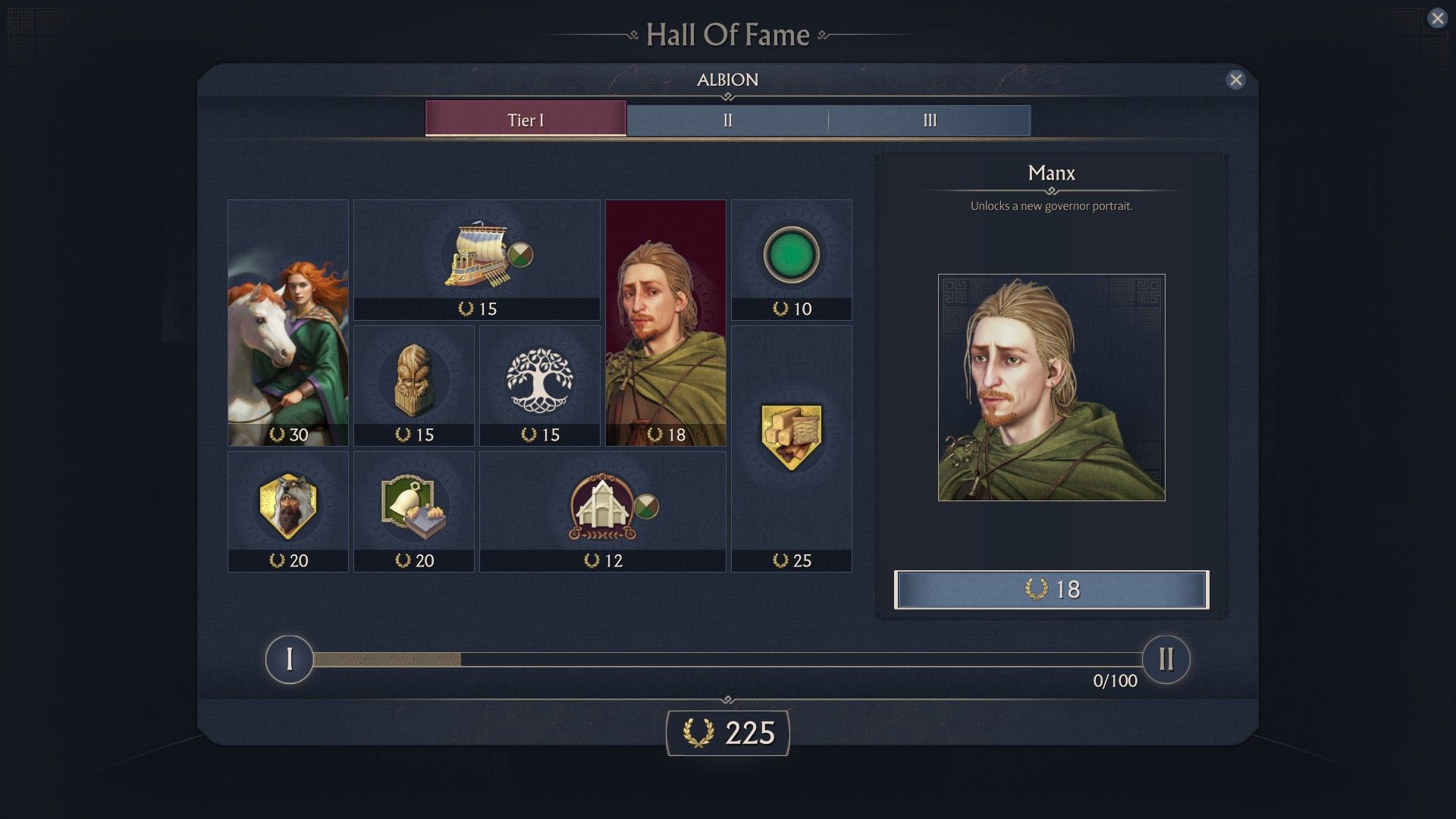Select the Manx governor portrait tile
This screenshot has width=1456, height=819.
(x=666, y=323)
